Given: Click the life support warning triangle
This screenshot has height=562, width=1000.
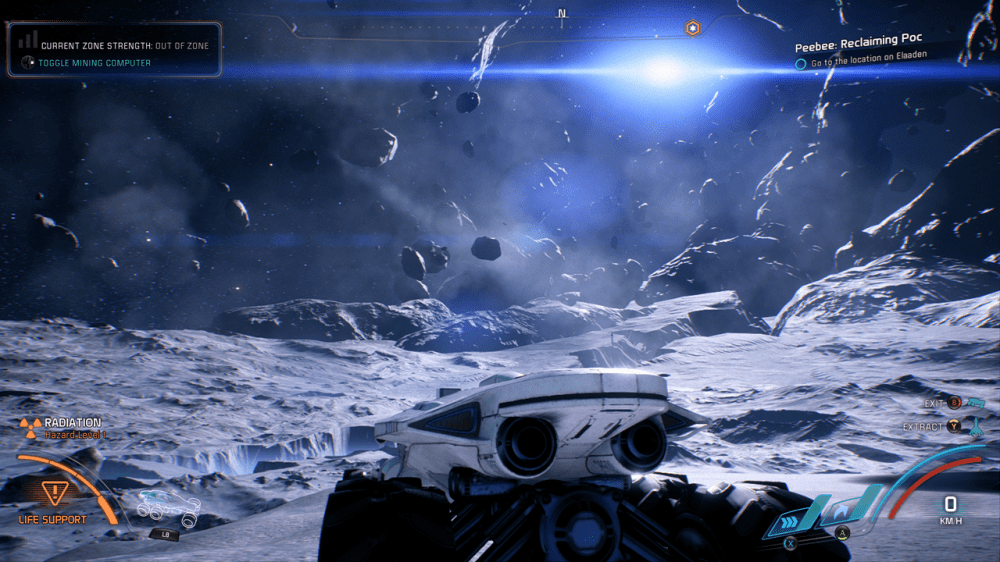Looking at the screenshot, I should (52, 492).
